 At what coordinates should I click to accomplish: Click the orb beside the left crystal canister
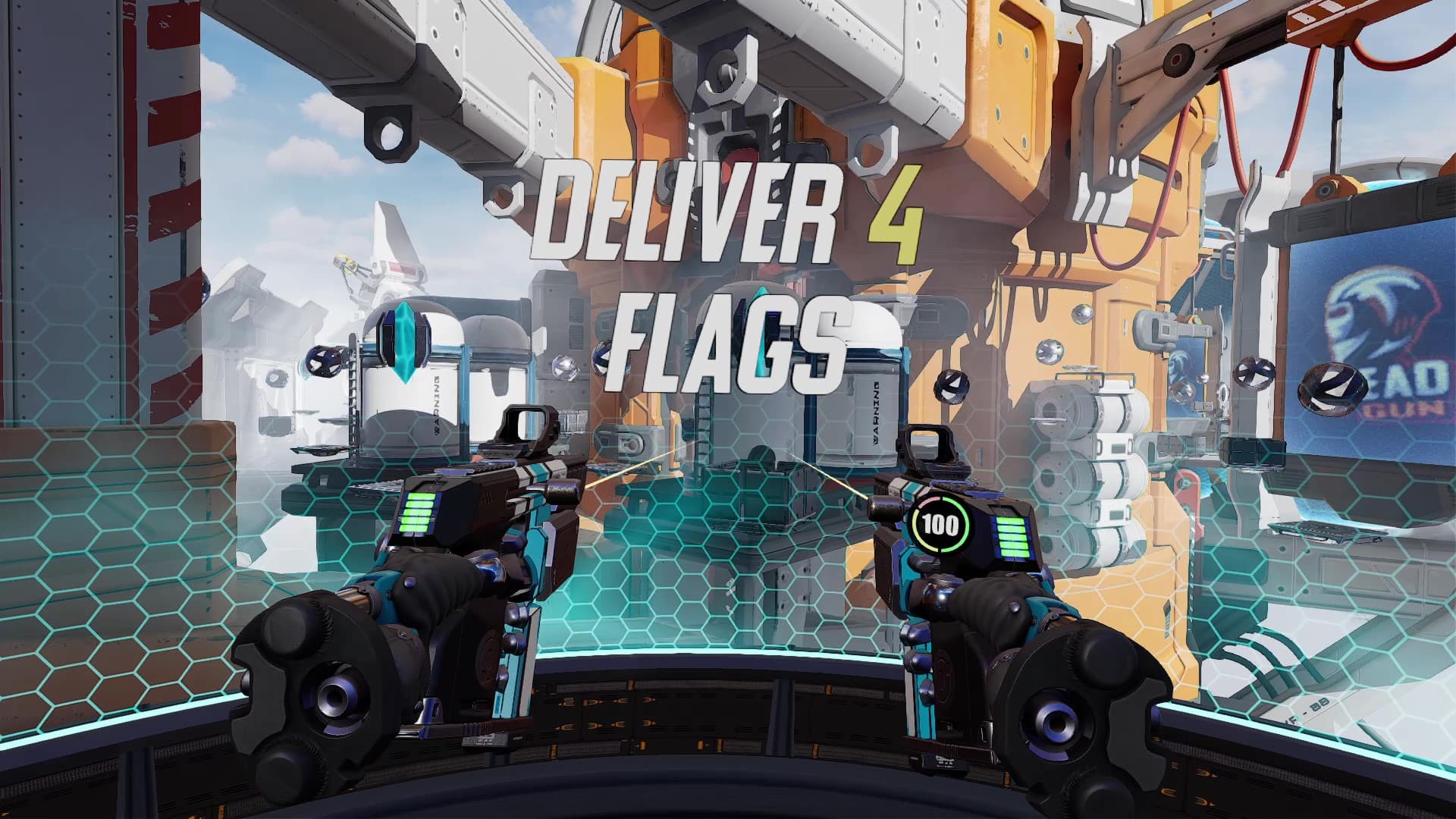tap(325, 359)
